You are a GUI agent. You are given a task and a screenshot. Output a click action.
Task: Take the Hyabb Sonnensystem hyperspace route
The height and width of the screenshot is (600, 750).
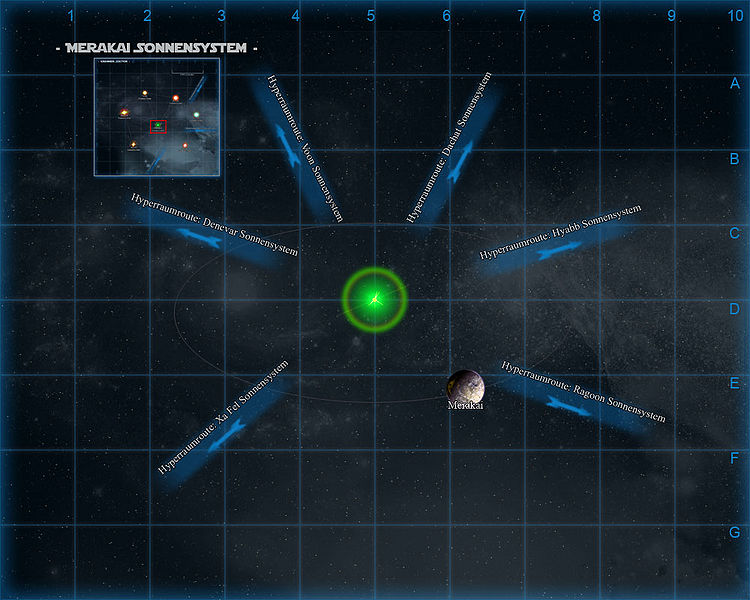coord(549,246)
